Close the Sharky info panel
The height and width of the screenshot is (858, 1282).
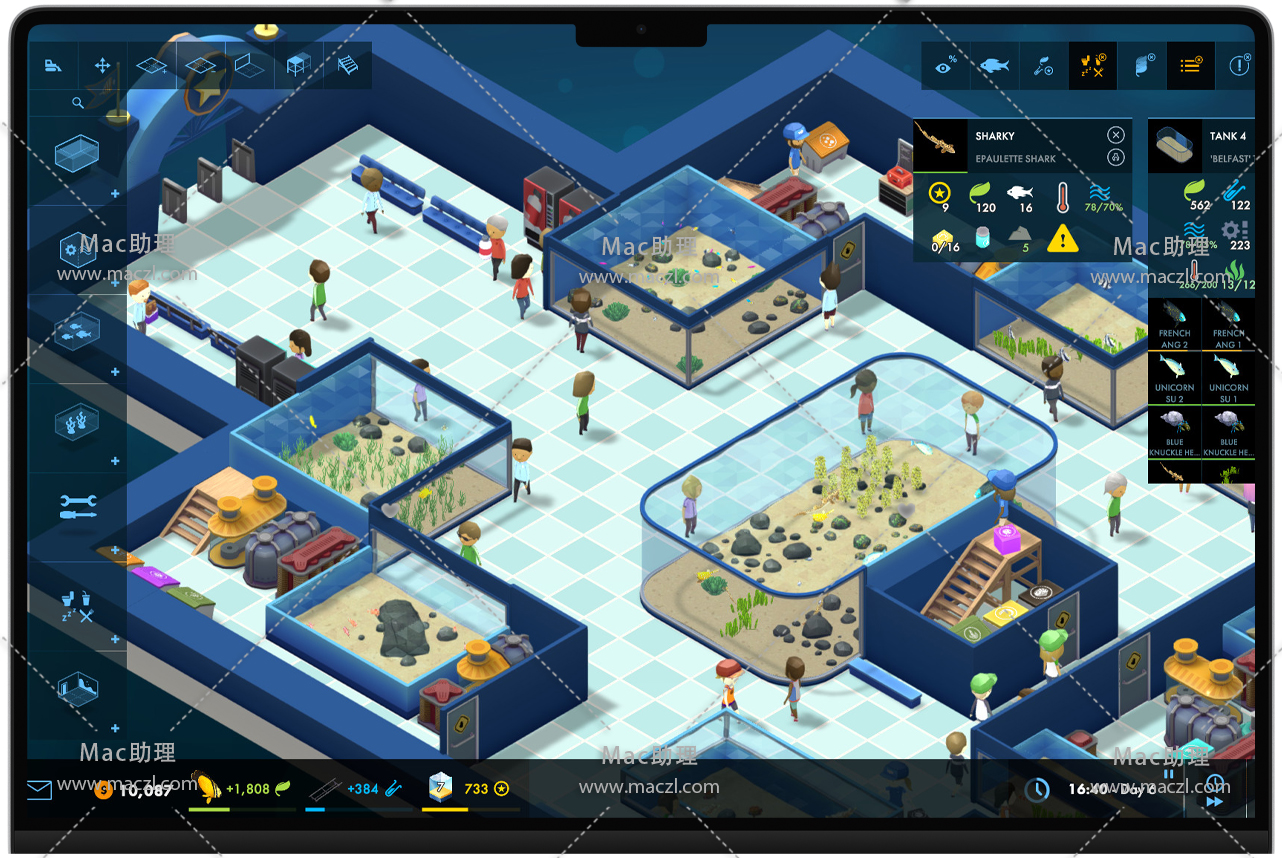click(x=1116, y=135)
